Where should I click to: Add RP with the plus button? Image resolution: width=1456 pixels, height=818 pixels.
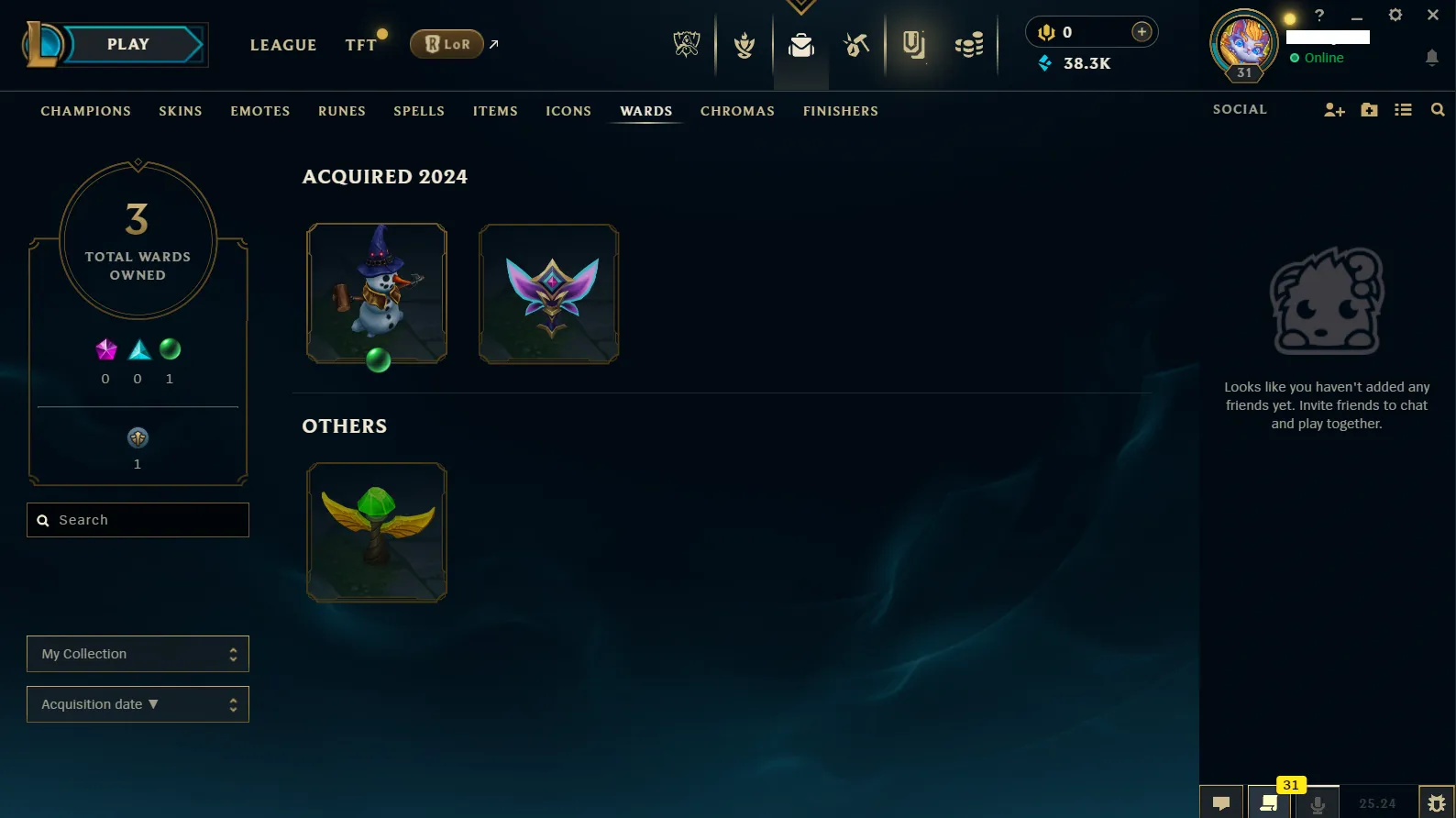coord(1142,31)
